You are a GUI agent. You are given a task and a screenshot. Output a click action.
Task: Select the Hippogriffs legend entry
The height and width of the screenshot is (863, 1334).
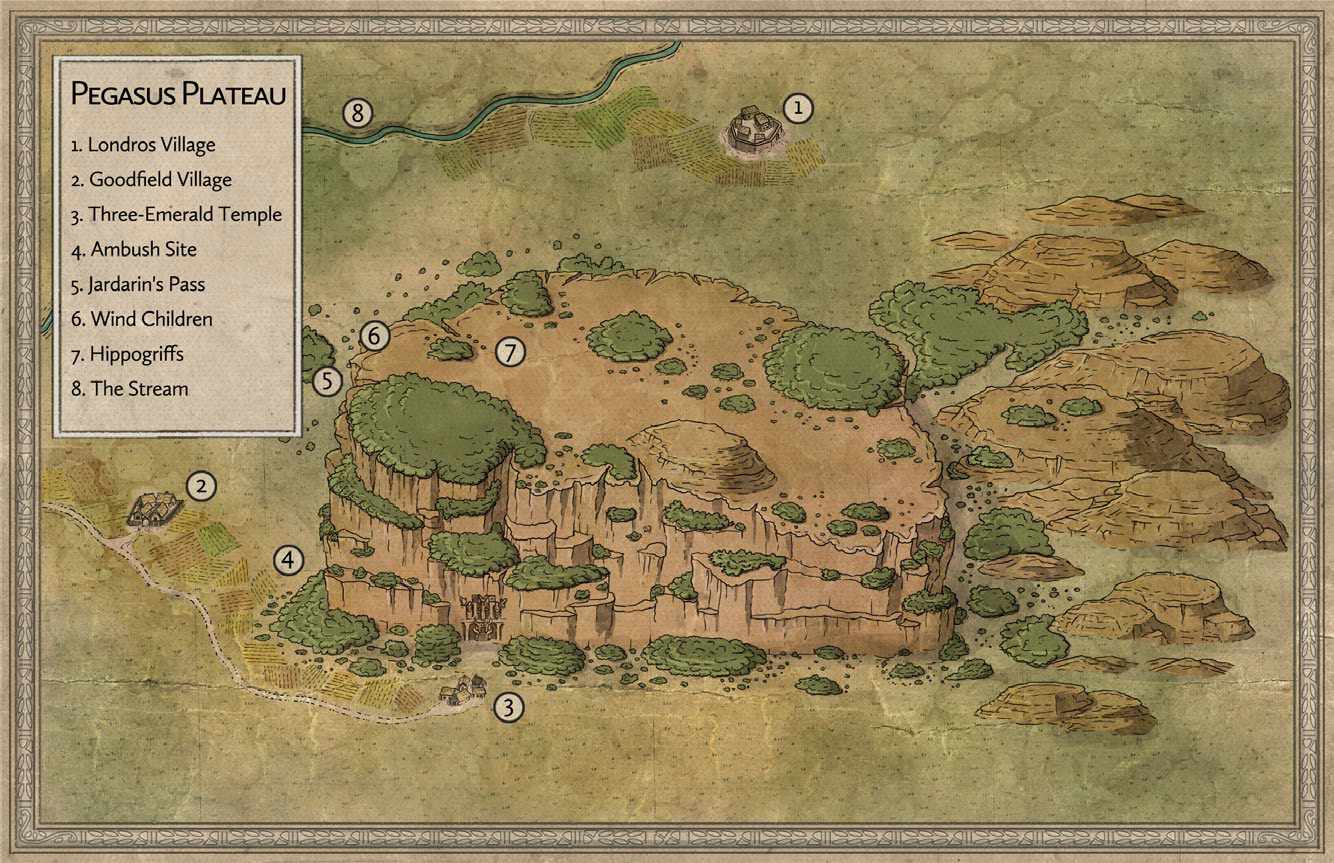(127, 354)
